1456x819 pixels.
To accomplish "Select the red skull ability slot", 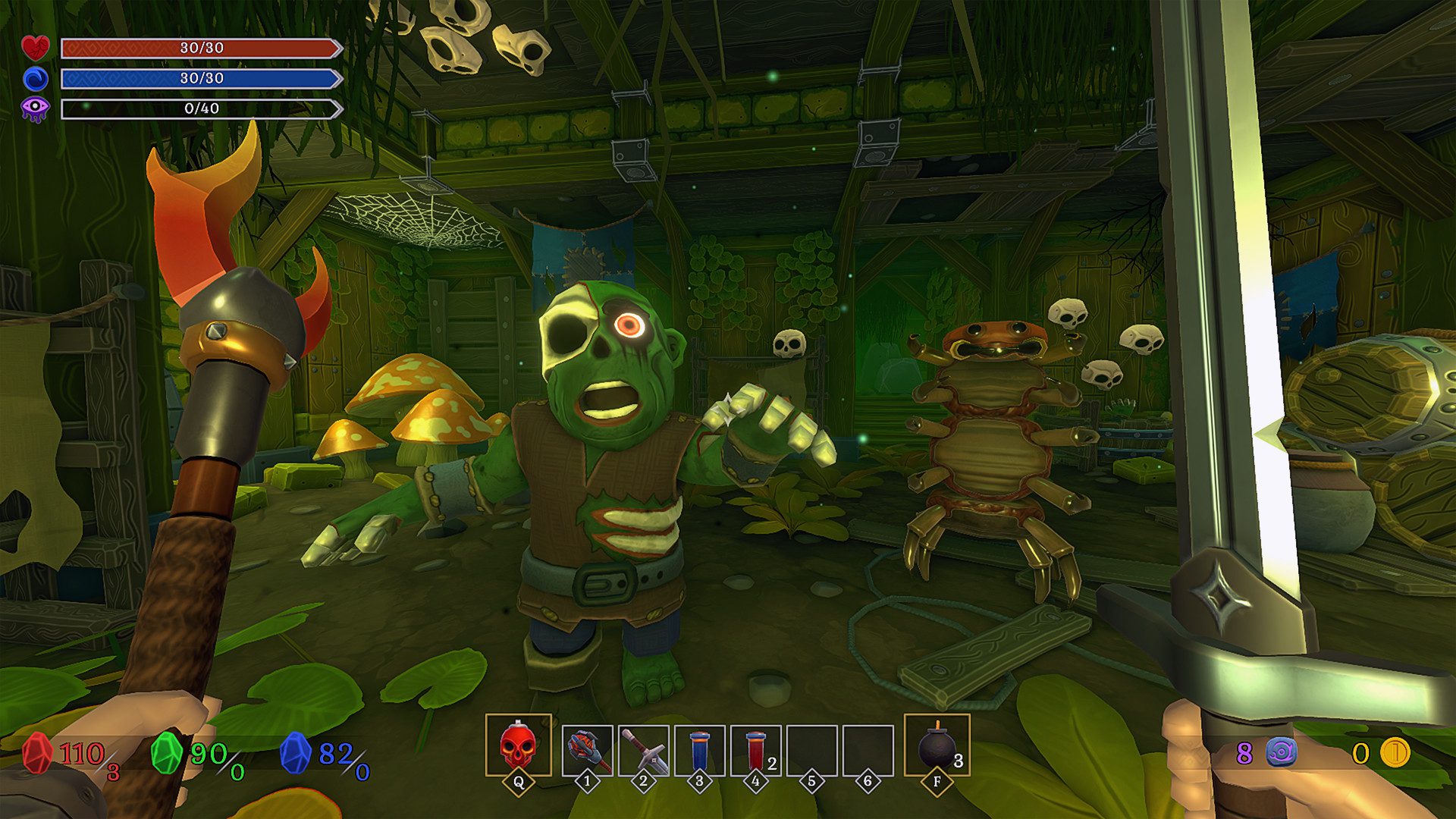I will pyautogui.click(x=518, y=745).
